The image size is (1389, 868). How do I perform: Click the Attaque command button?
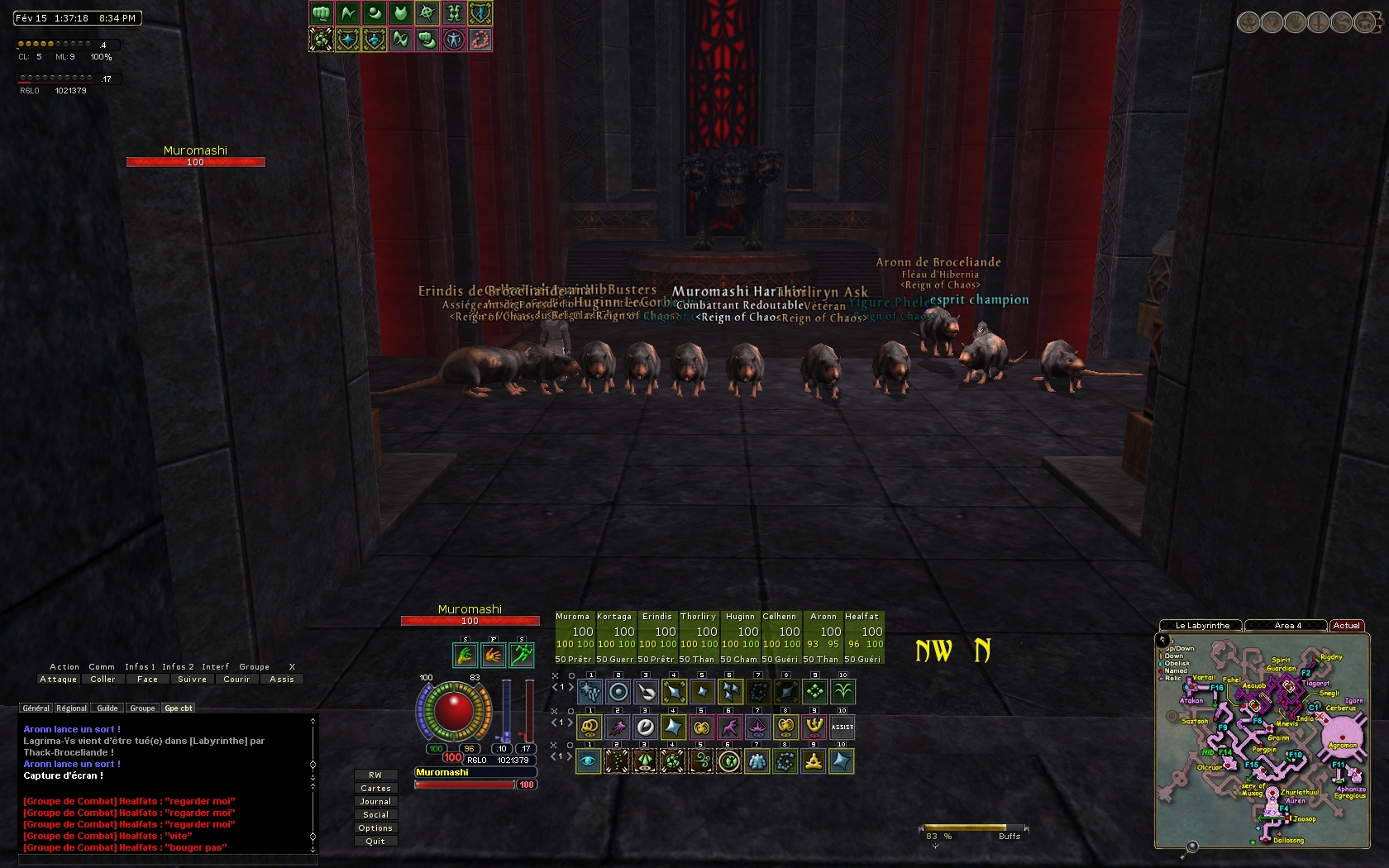coord(59,680)
